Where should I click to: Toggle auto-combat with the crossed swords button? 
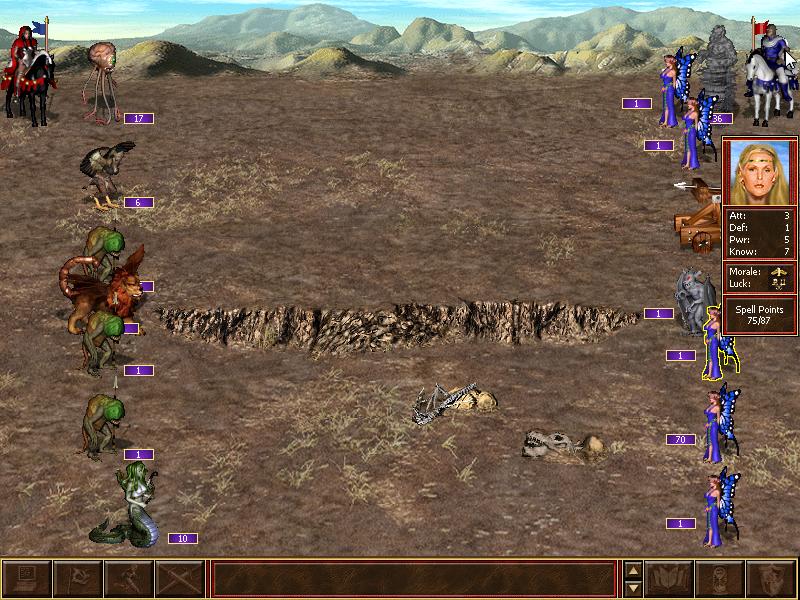tap(179, 579)
